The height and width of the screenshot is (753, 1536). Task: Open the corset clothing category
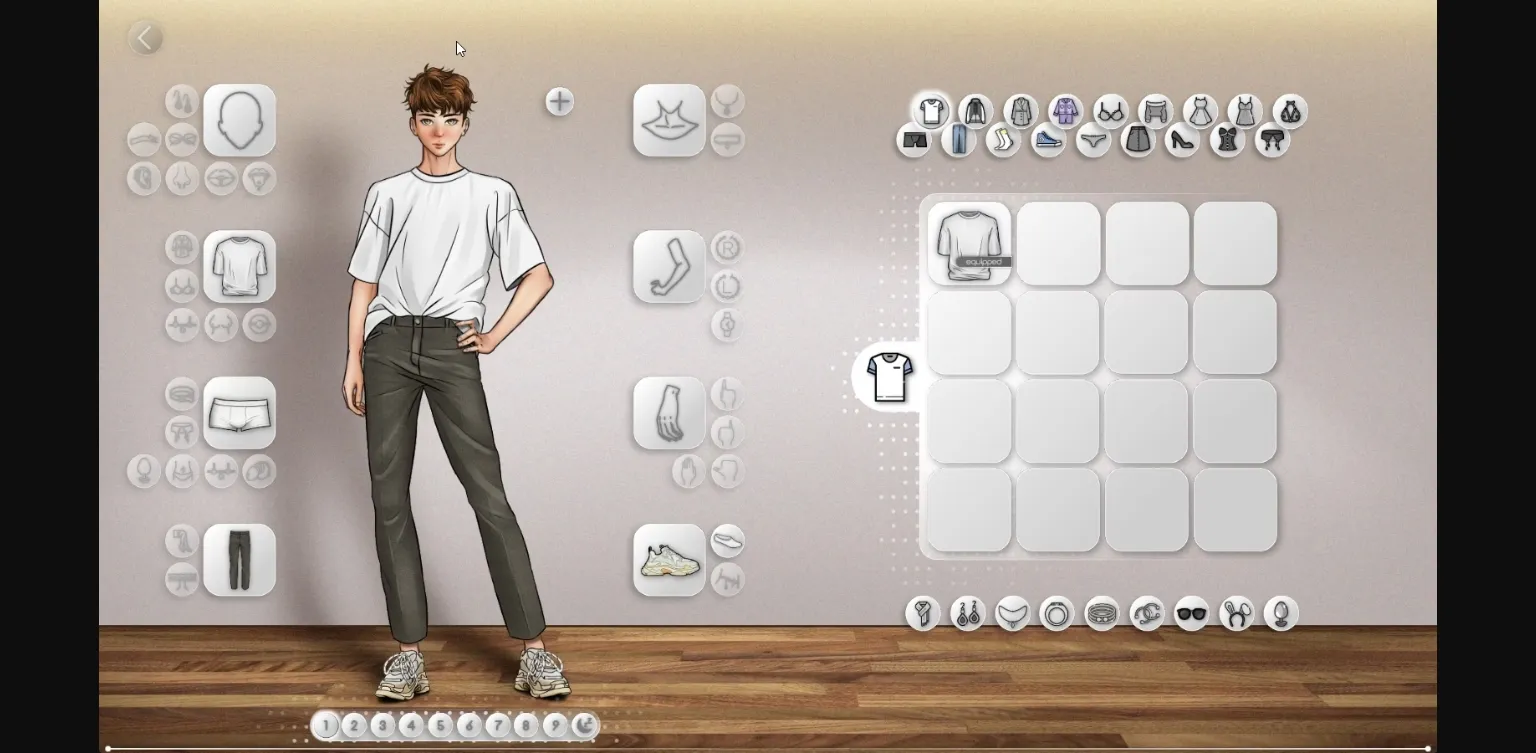pos(1228,140)
